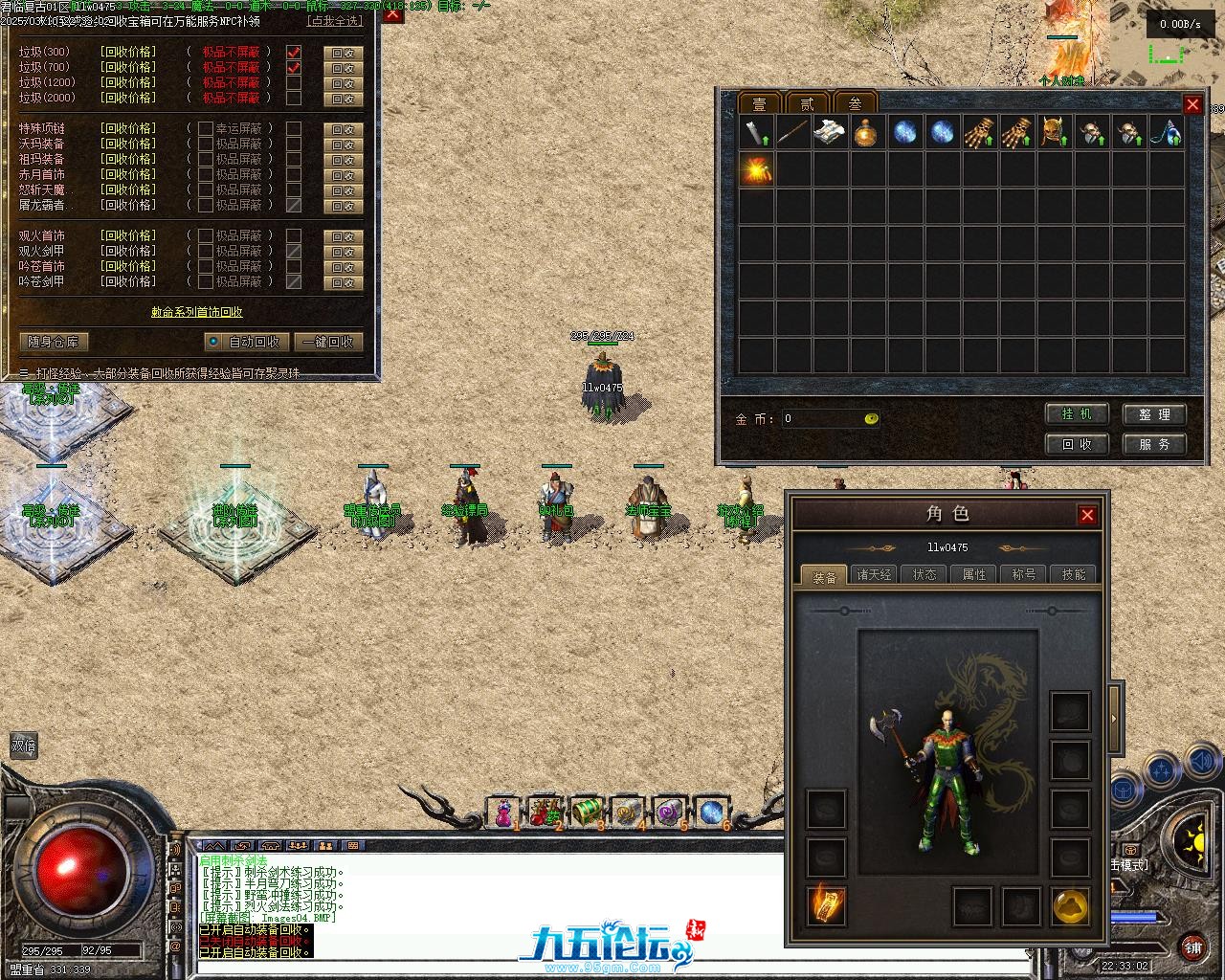Switch to the 技能 skills tab
1225x980 pixels.
tap(1074, 574)
